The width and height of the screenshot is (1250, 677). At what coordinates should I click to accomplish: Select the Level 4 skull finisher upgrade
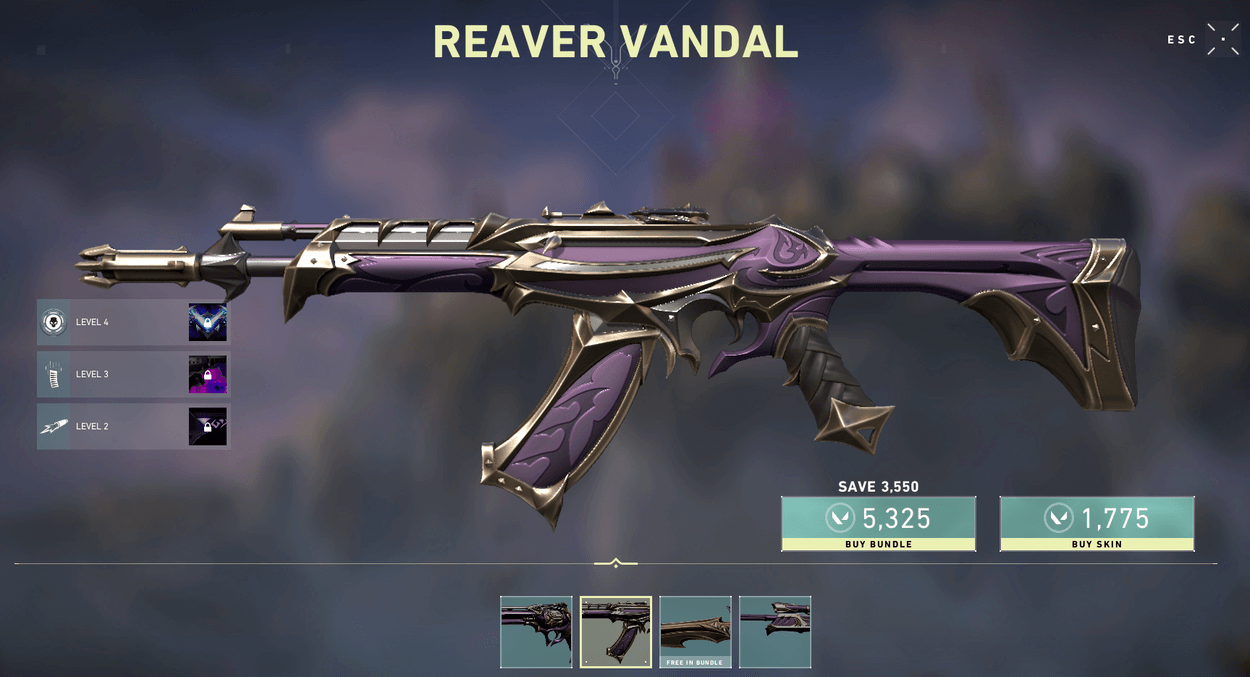click(x=133, y=322)
